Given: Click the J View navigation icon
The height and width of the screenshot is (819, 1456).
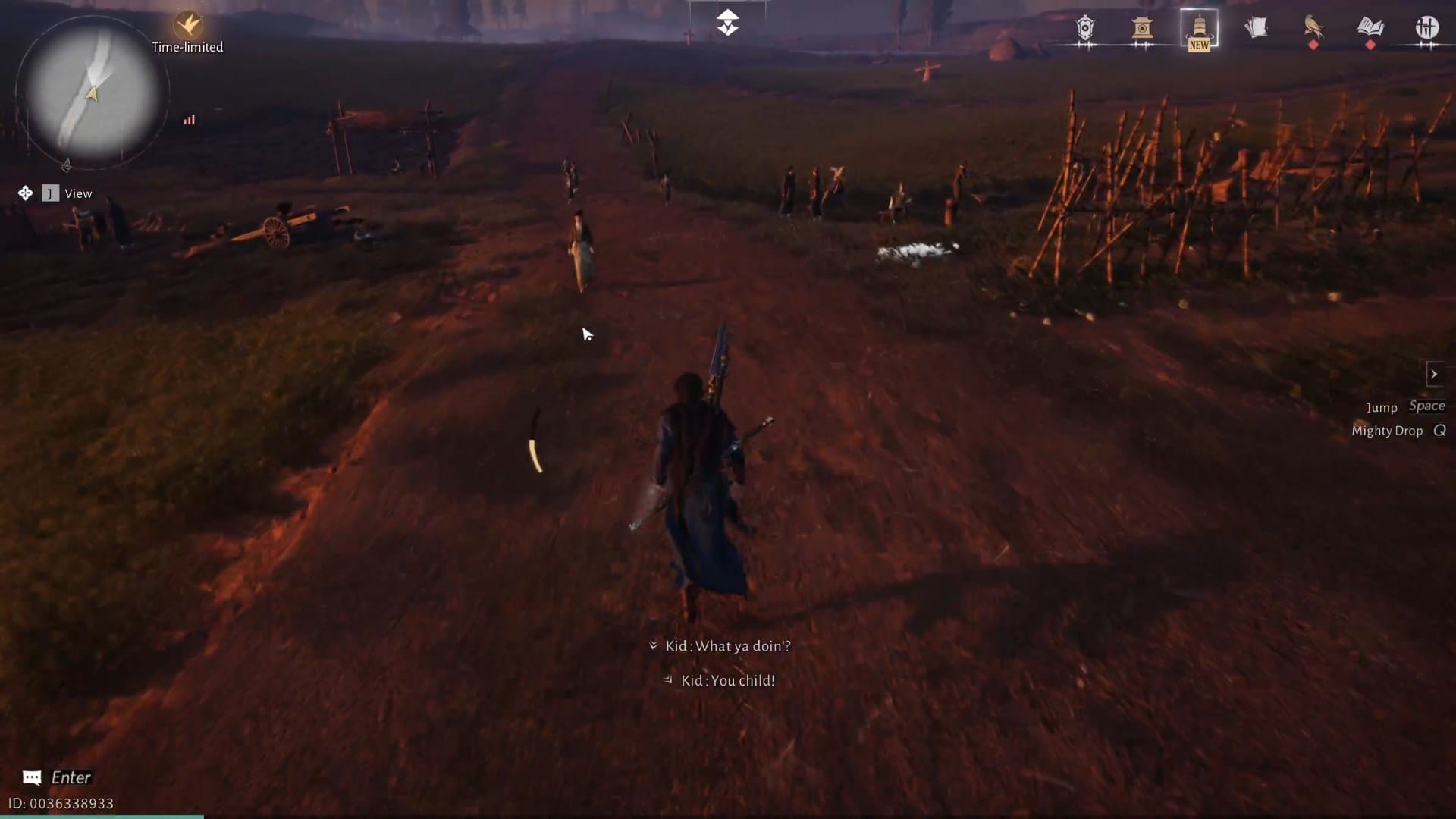Looking at the screenshot, I should click(x=51, y=193).
